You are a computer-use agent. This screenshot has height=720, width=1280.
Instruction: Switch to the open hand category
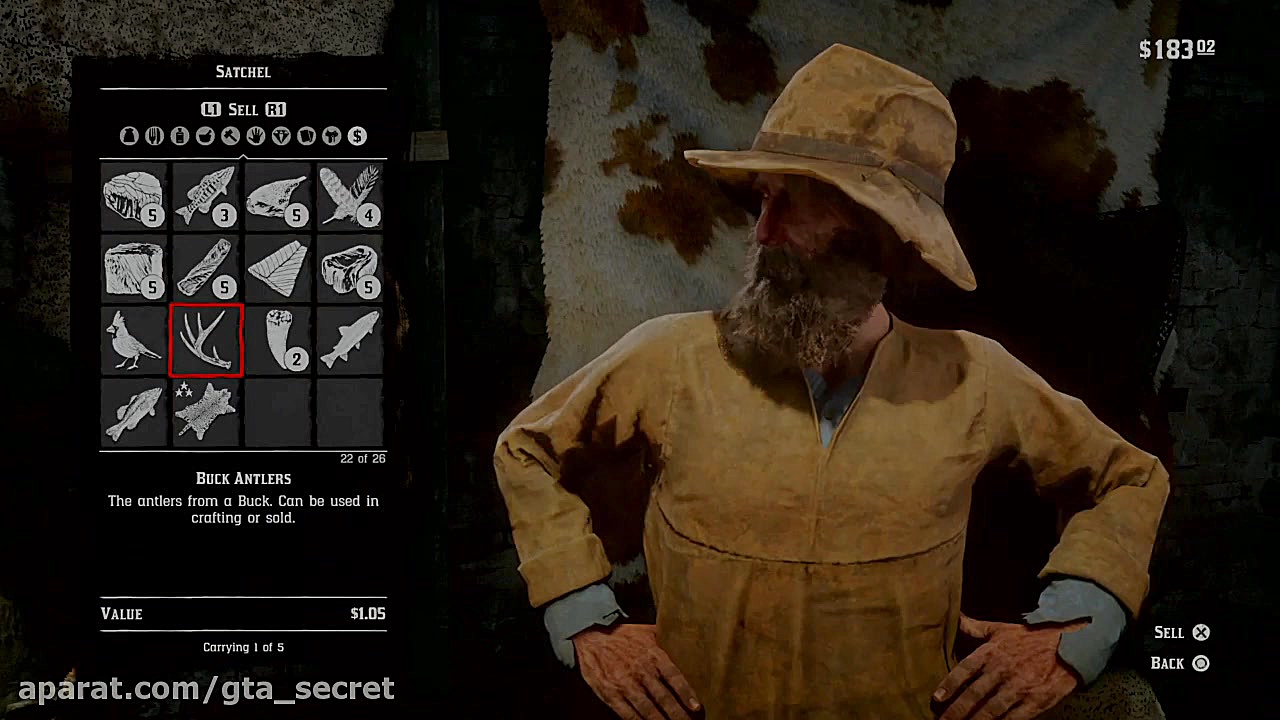[x=256, y=136]
